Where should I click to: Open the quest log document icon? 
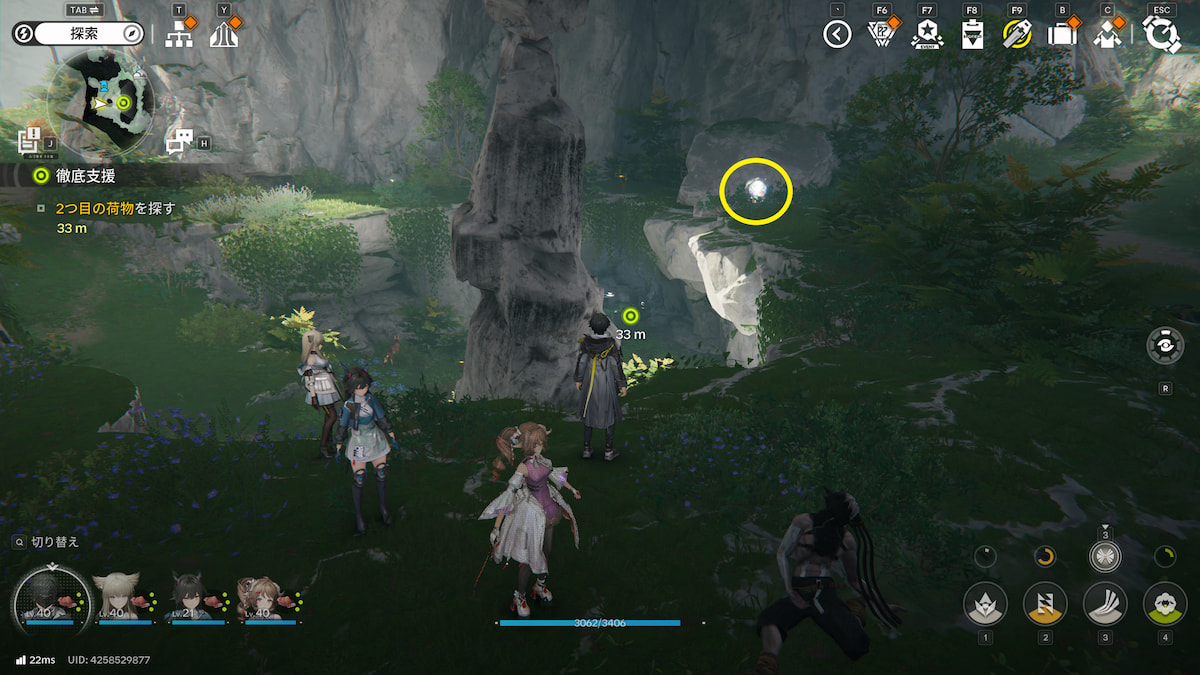point(28,141)
